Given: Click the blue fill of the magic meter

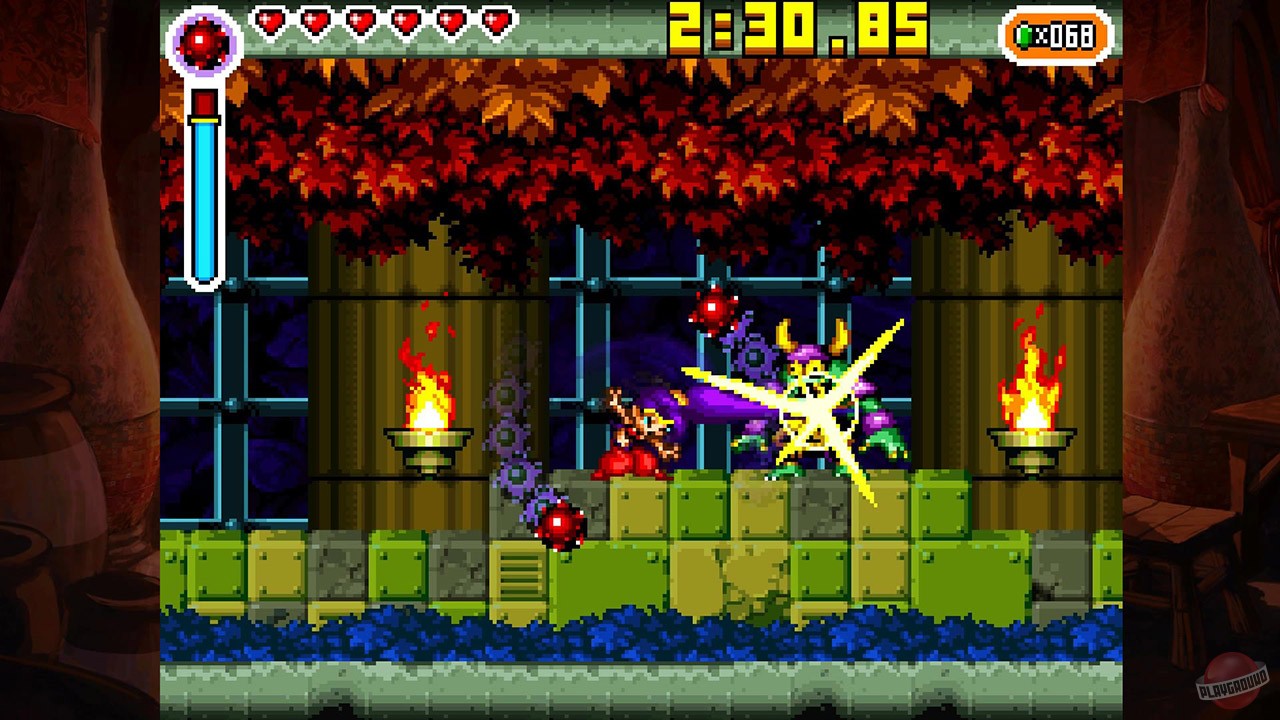Looking at the screenshot, I should coord(205,200).
